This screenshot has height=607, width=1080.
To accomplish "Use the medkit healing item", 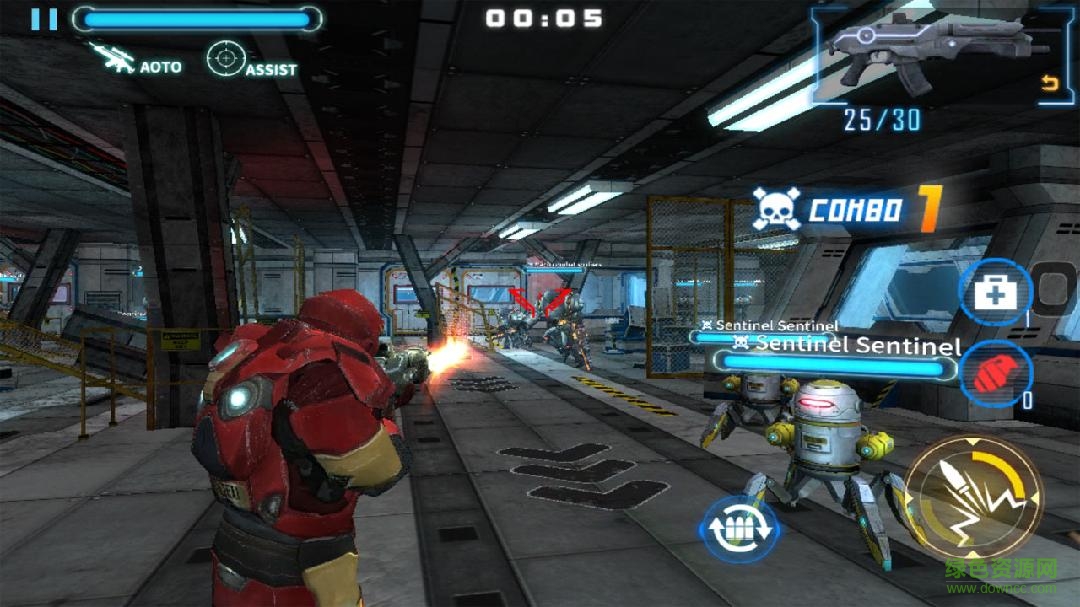I will [x=996, y=293].
